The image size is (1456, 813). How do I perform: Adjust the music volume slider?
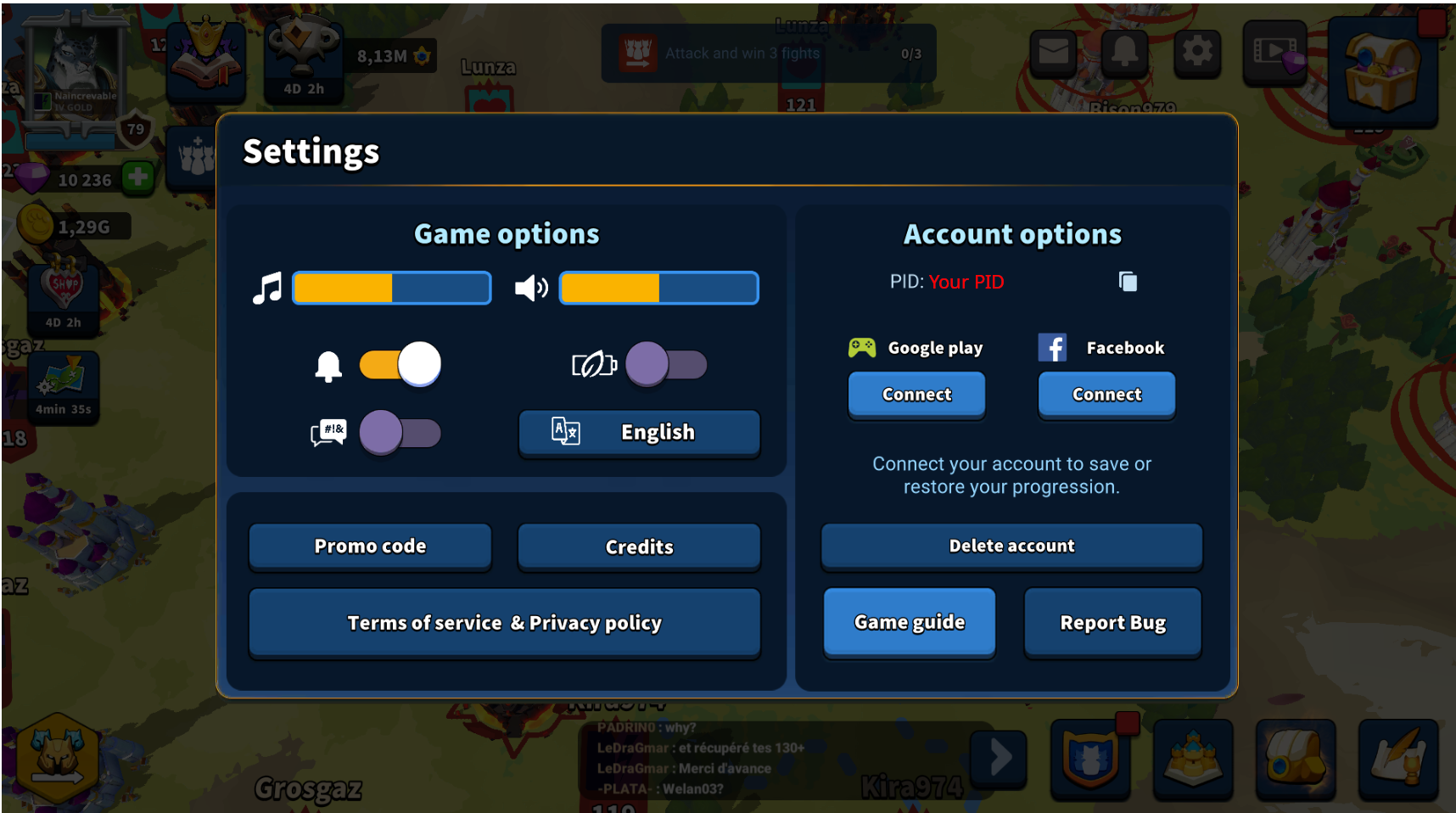[x=391, y=288]
